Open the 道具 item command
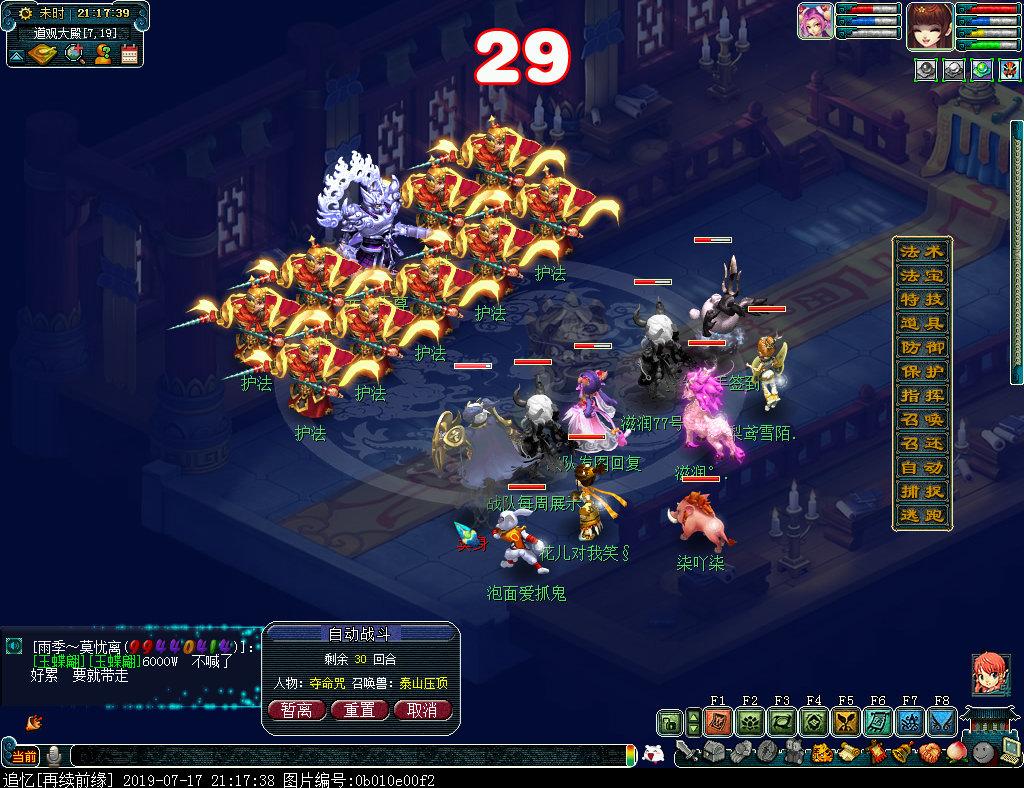This screenshot has height=788, width=1024. (921, 323)
